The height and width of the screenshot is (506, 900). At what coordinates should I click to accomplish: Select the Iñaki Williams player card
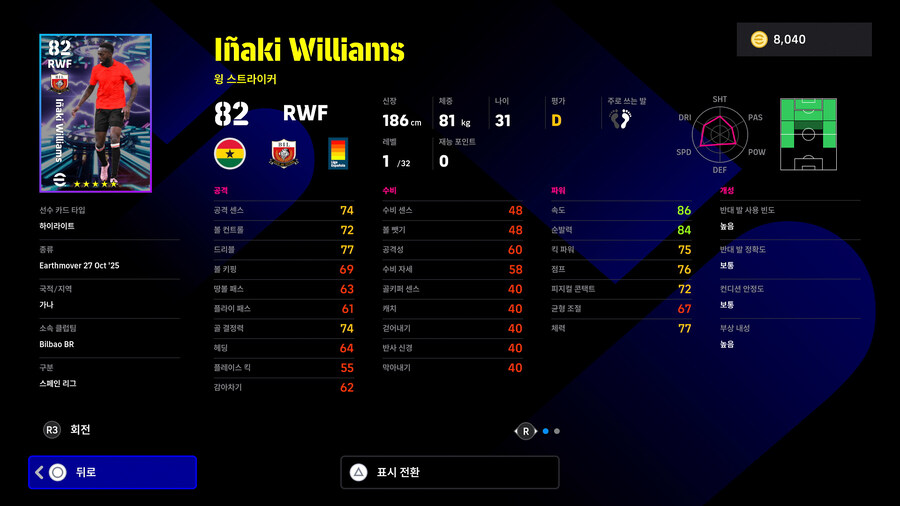tap(95, 113)
